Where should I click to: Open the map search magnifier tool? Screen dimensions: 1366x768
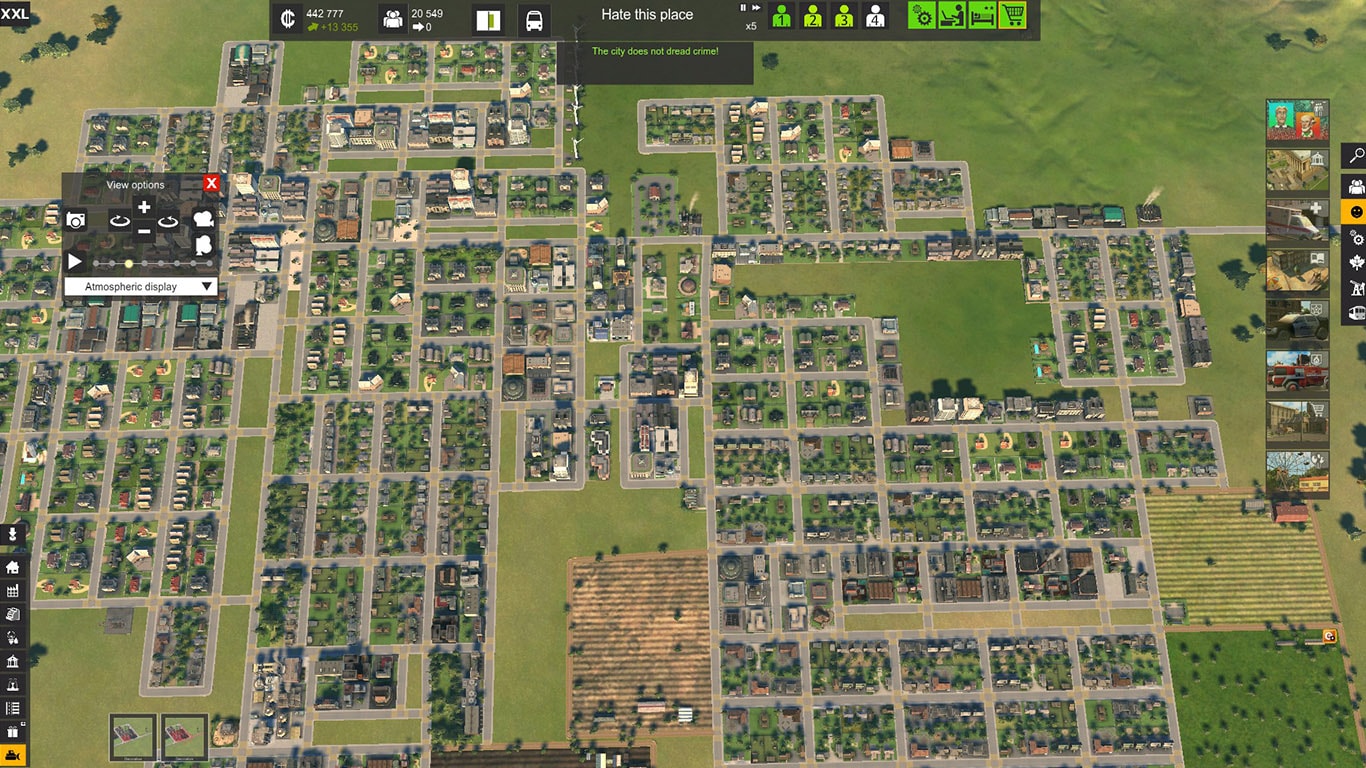(1355, 155)
